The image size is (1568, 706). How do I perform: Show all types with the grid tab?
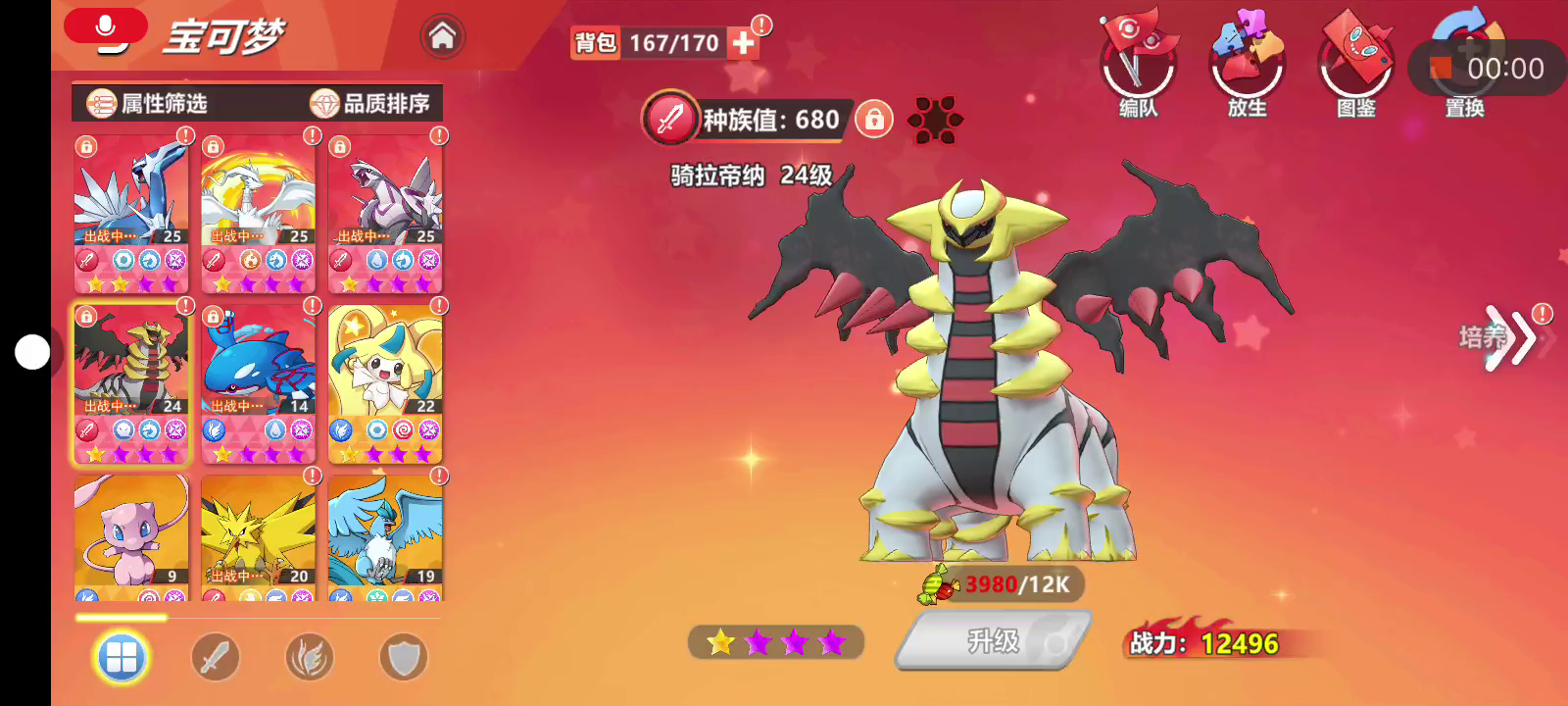click(x=122, y=658)
